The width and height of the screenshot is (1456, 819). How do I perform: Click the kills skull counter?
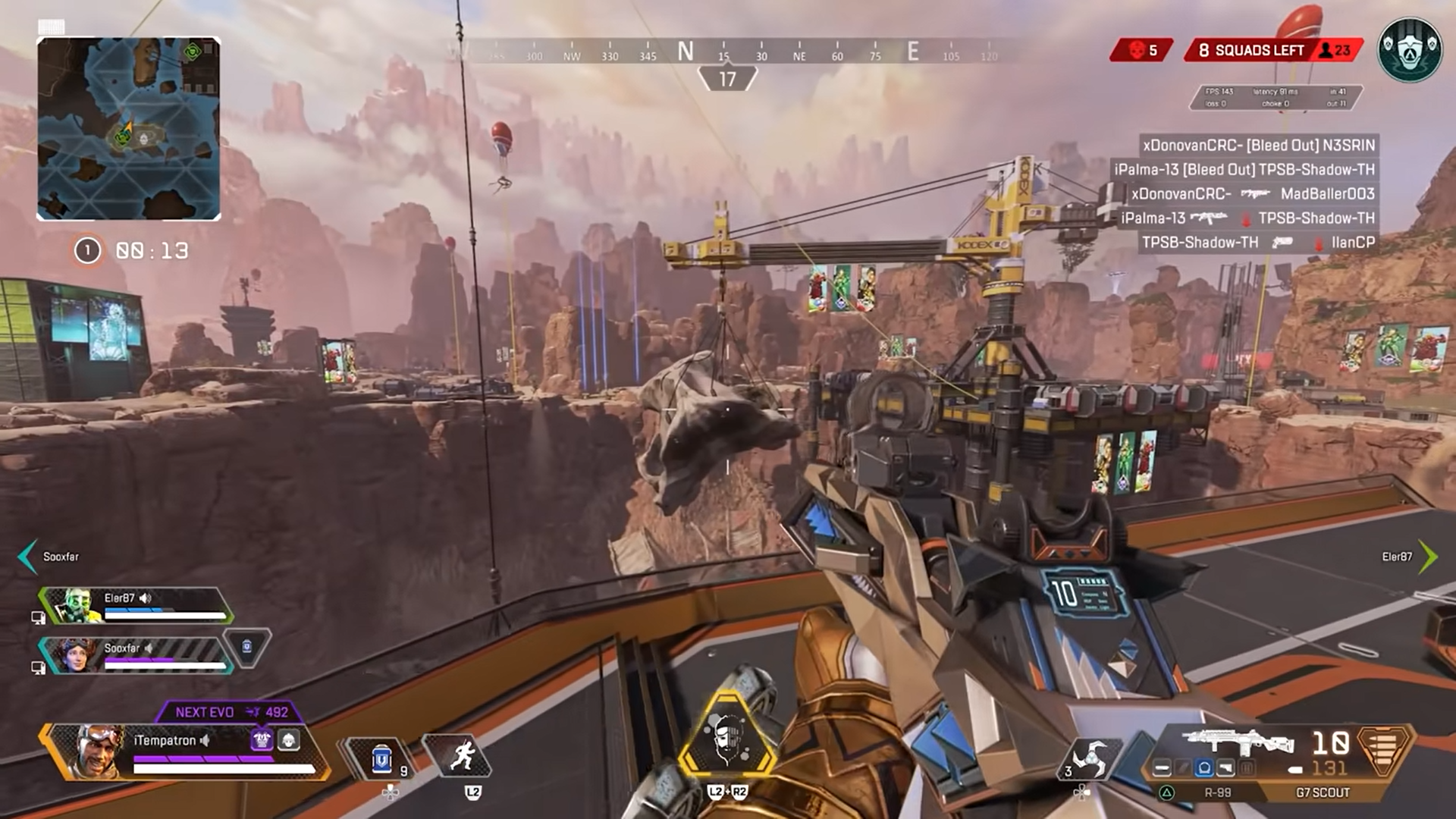point(1142,50)
